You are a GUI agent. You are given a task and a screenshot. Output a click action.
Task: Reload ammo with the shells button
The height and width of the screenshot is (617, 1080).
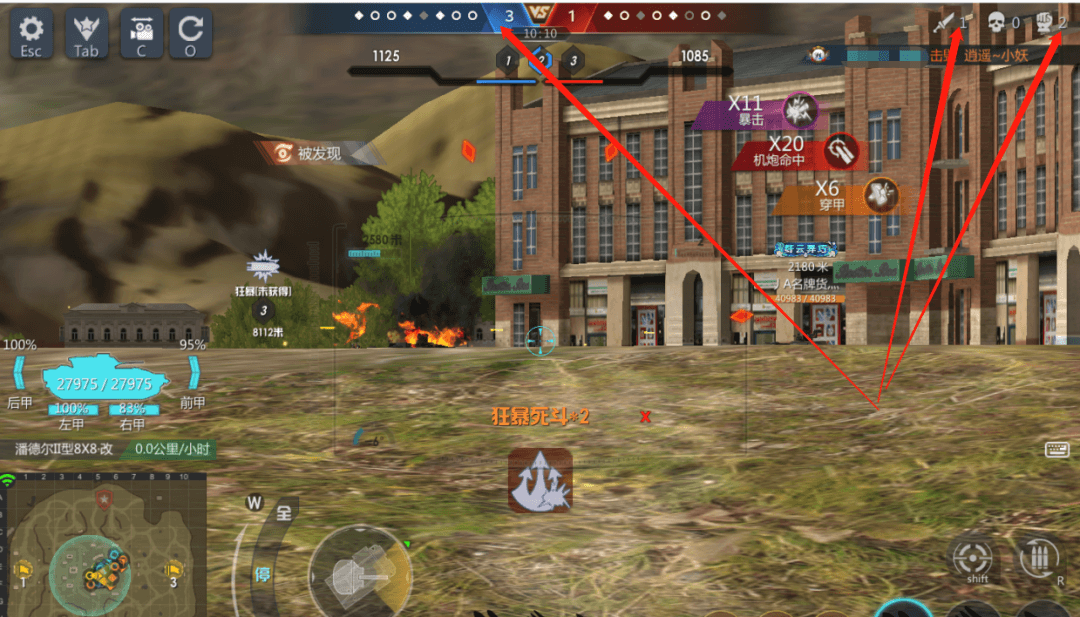tap(1040, 556)
